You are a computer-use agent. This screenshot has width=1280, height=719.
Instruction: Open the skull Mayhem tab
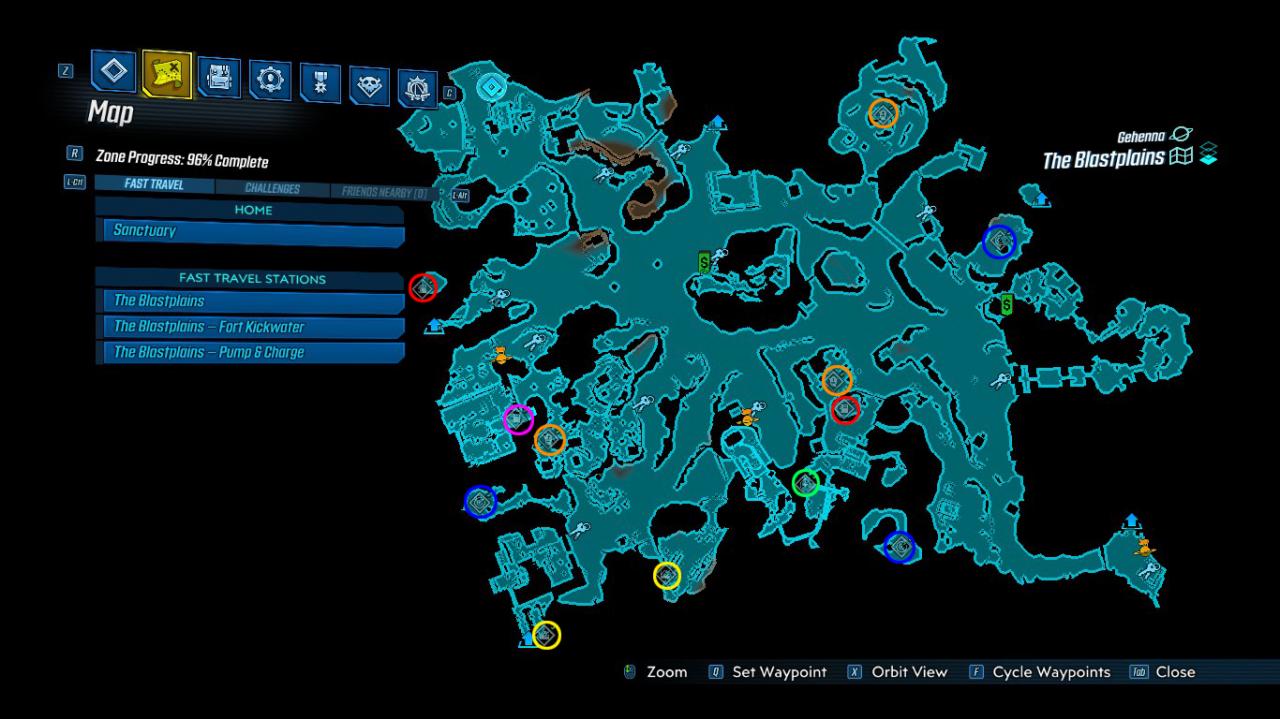point(369,87)
